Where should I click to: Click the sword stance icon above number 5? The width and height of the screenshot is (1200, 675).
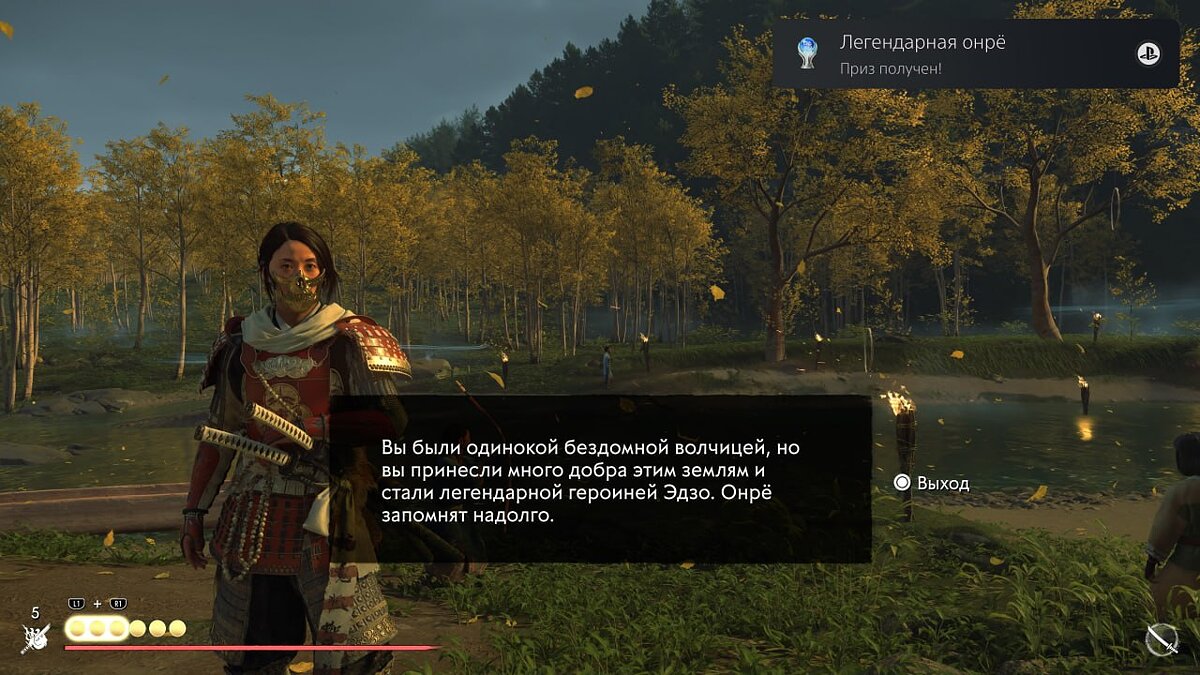click(x=36, y=636)
